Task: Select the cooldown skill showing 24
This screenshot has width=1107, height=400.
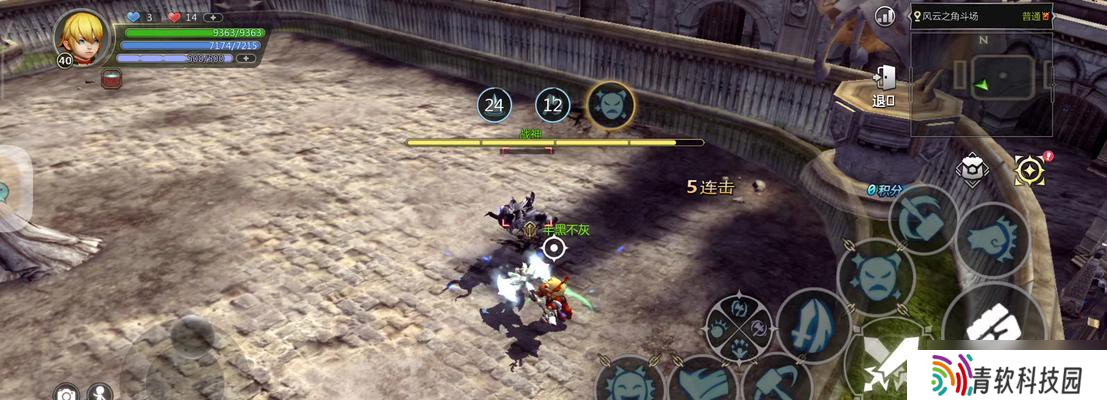Action: point(494,104)
